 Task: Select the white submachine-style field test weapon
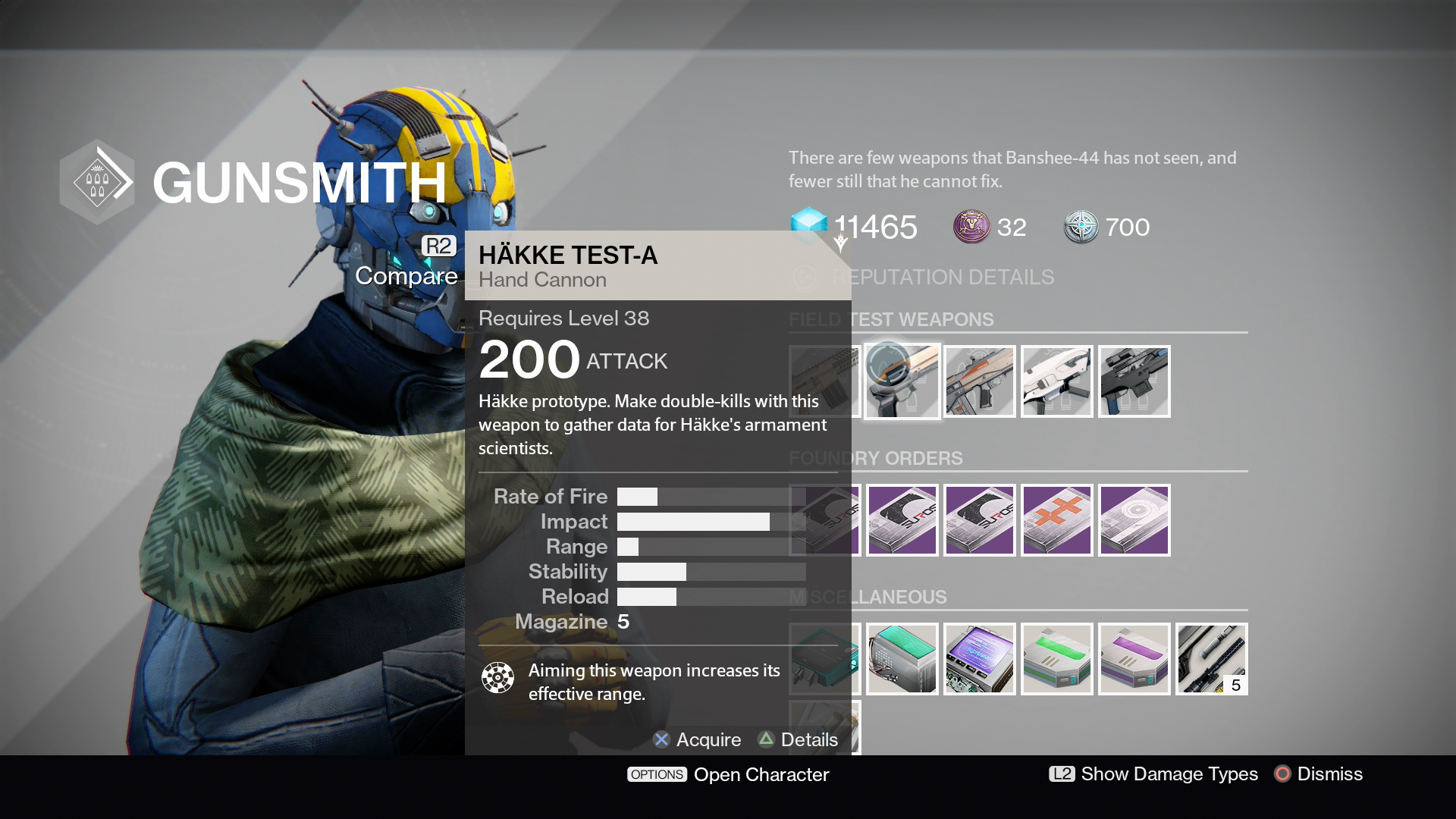(x=1056, y=381)
